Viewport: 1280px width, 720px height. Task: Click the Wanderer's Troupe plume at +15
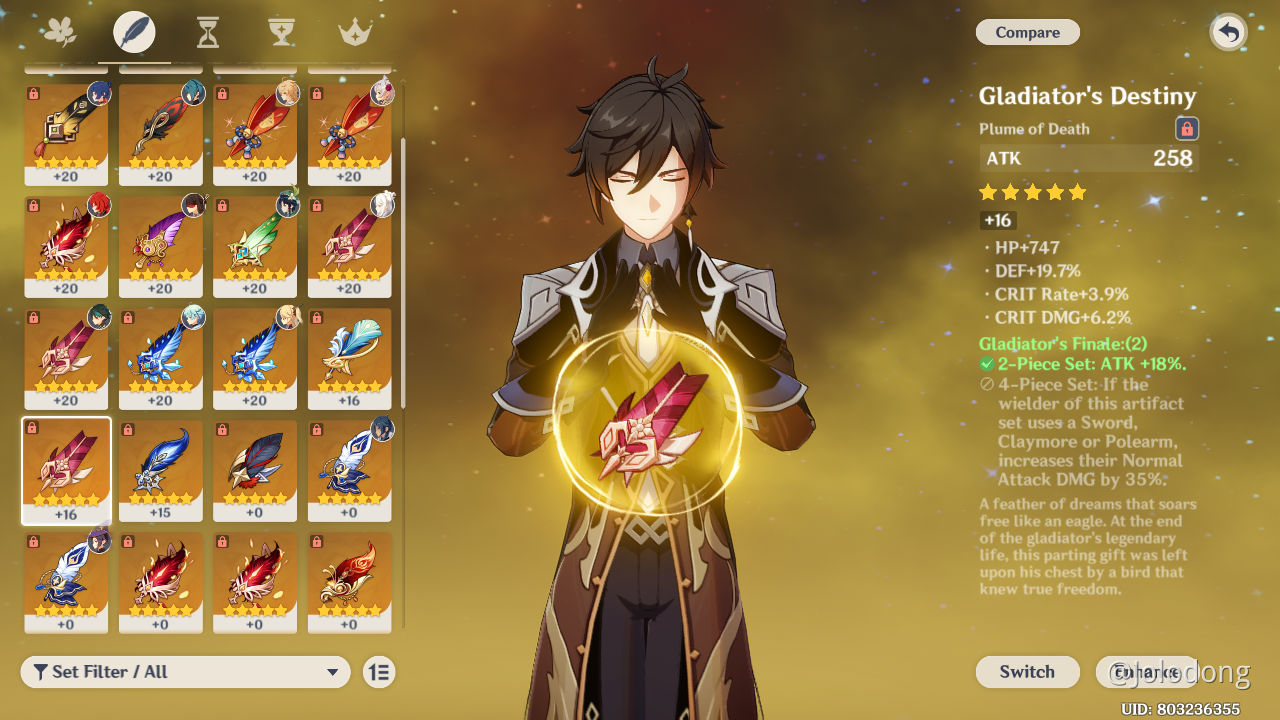160,470
